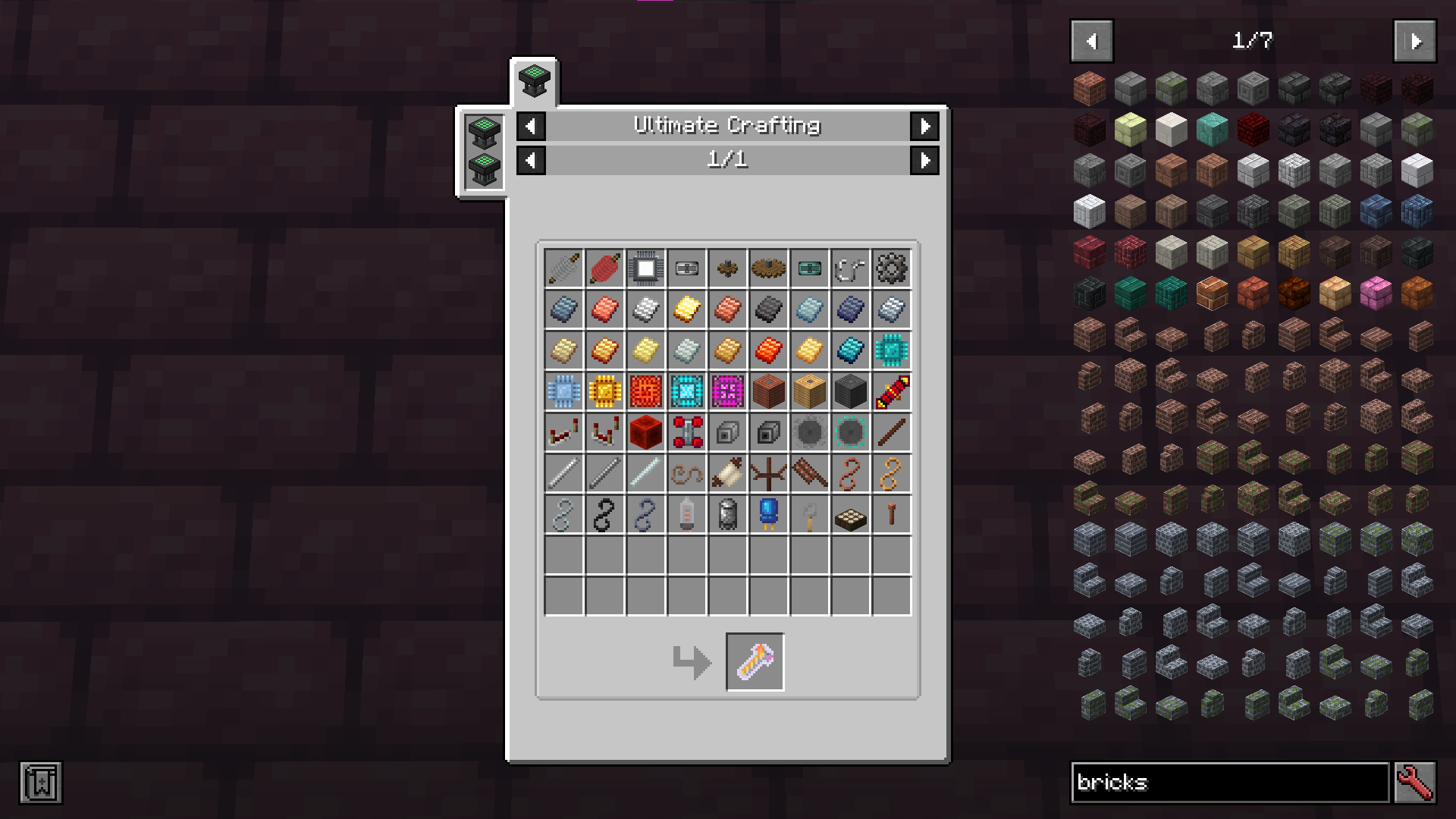Open the bookmarks book icon

click(x=41, y=782)
